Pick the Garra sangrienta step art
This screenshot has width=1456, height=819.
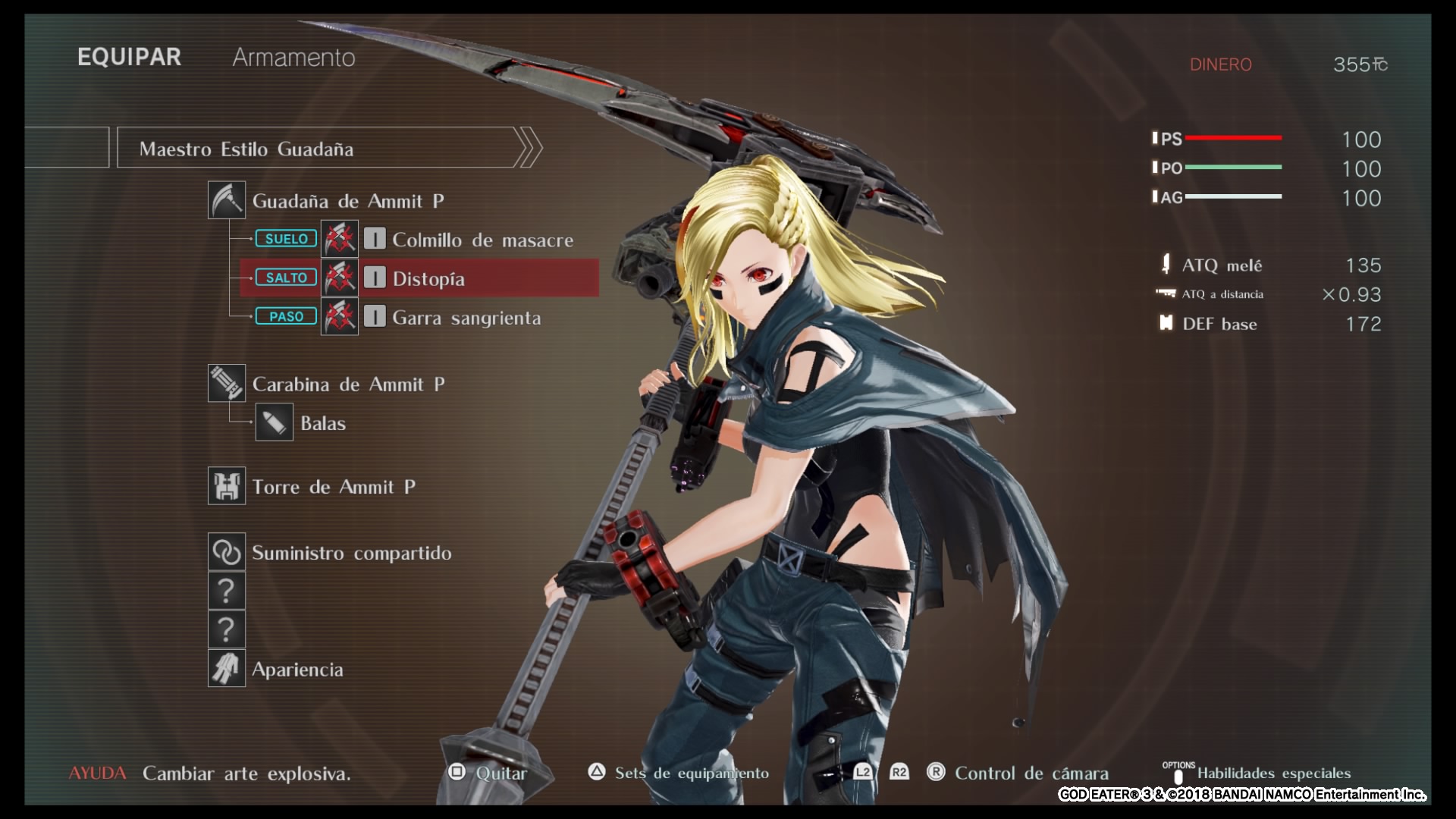click(466, 317)
